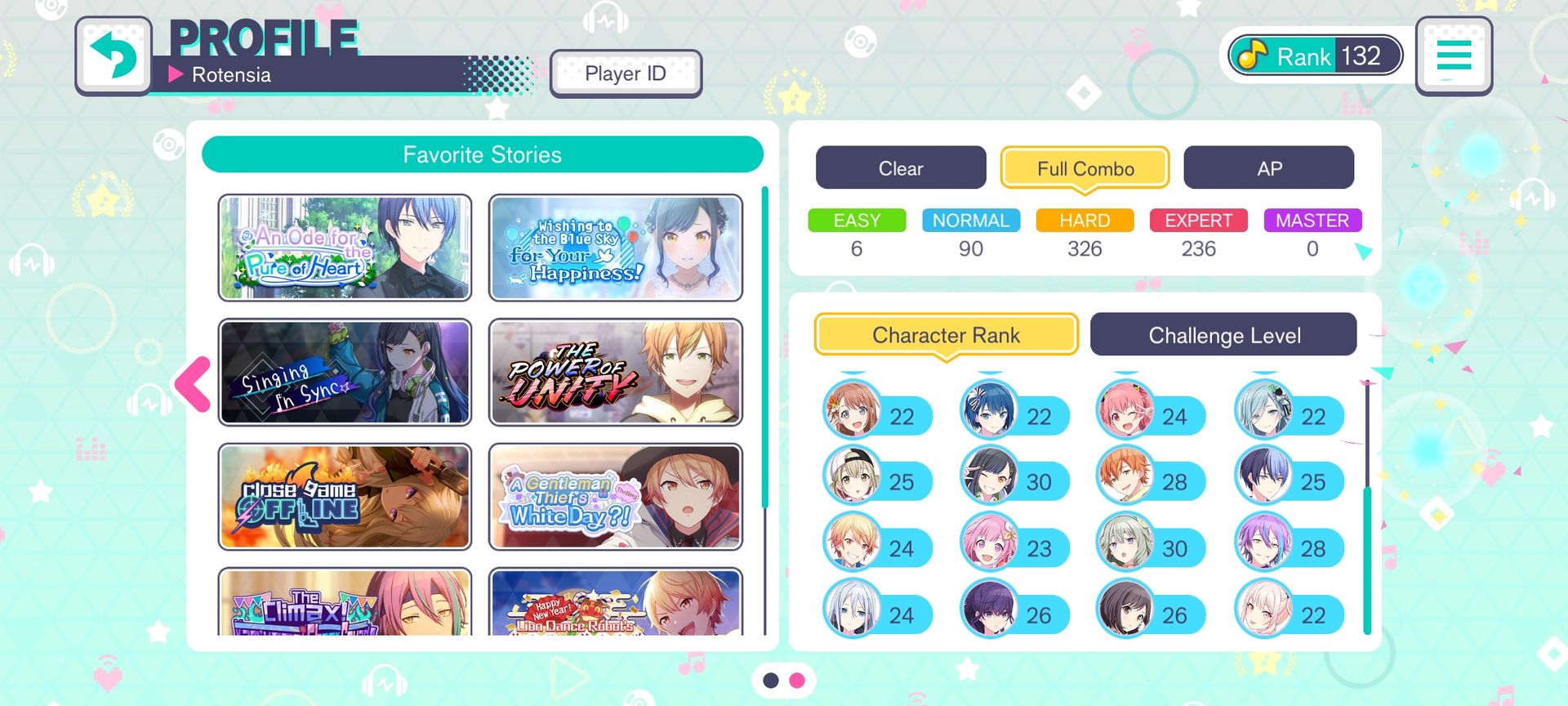
Task: Select the Full Combo tab
Action: click(x=1085, y=168)
